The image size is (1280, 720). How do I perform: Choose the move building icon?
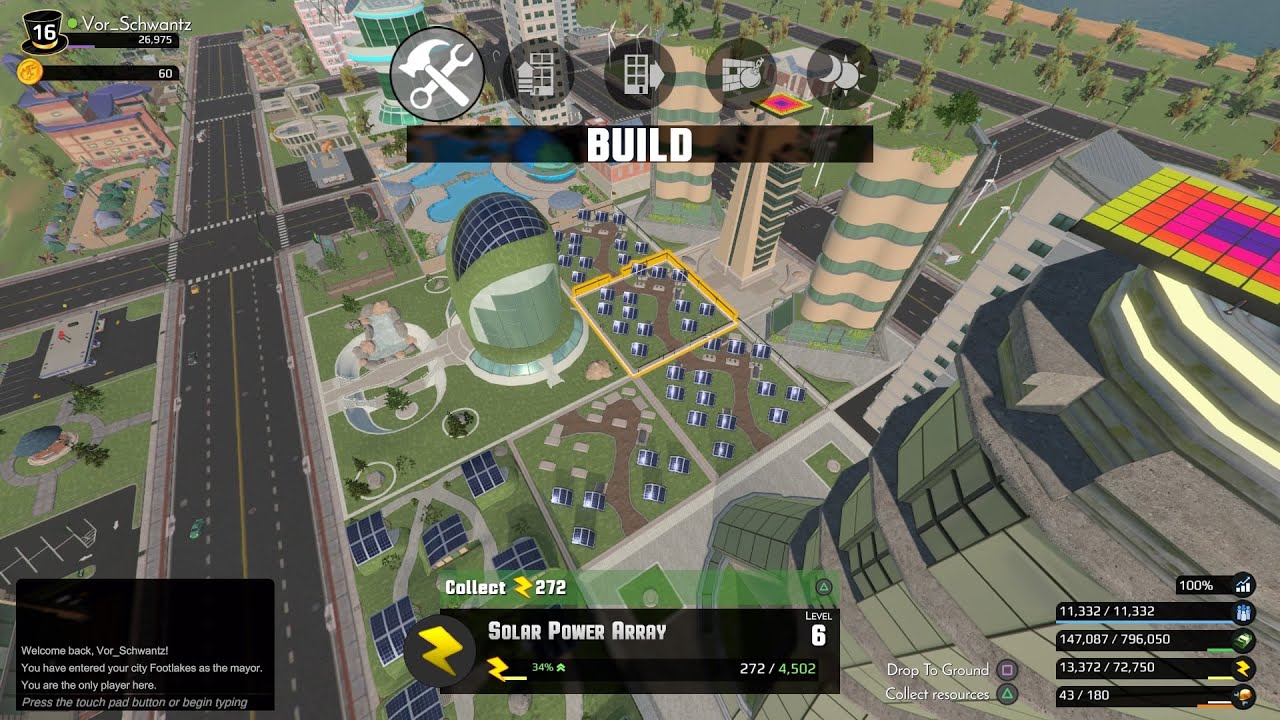tap(639, 75)
